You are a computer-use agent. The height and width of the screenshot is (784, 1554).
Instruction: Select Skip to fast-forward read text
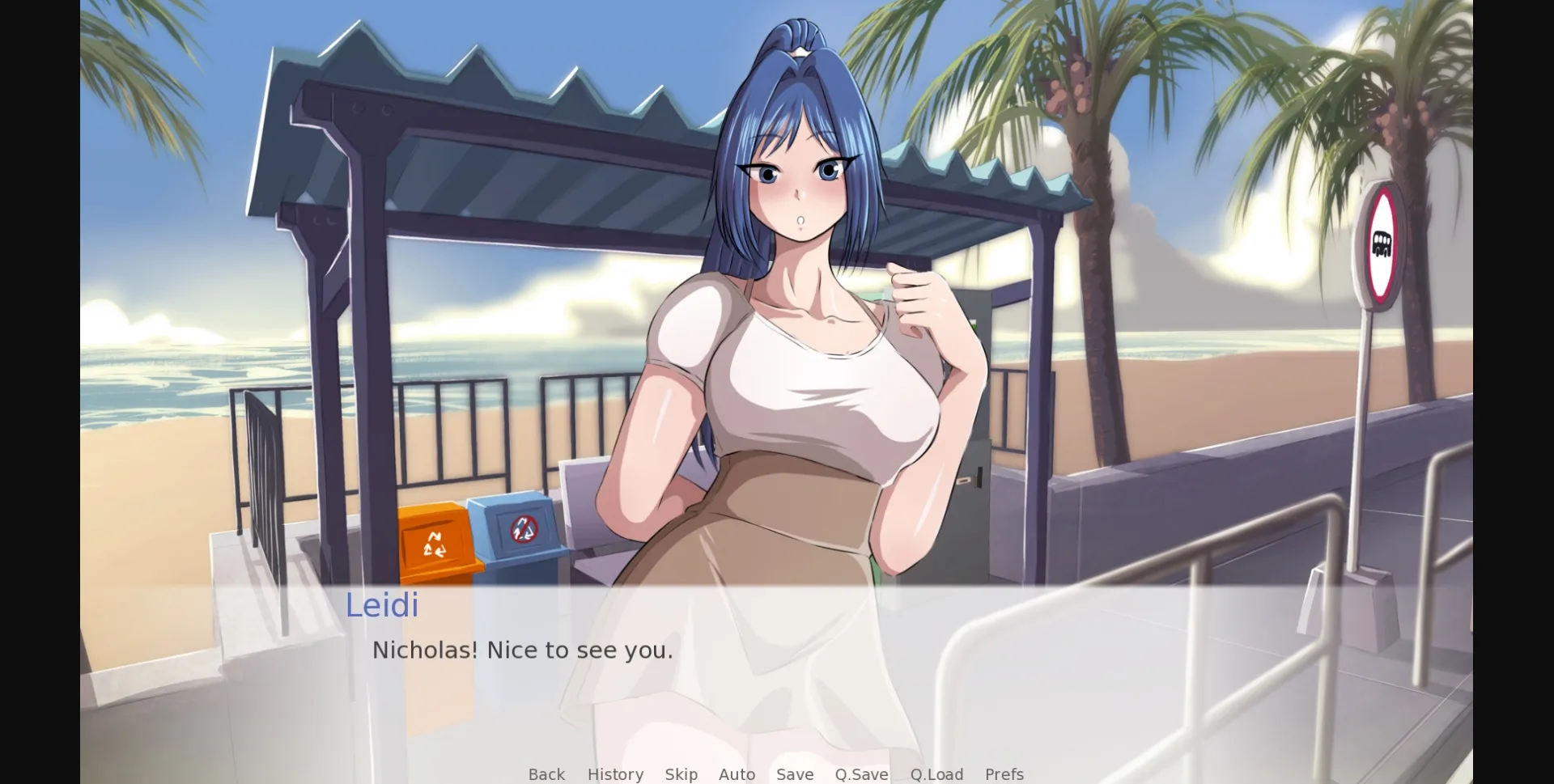[x=681, y=774]
